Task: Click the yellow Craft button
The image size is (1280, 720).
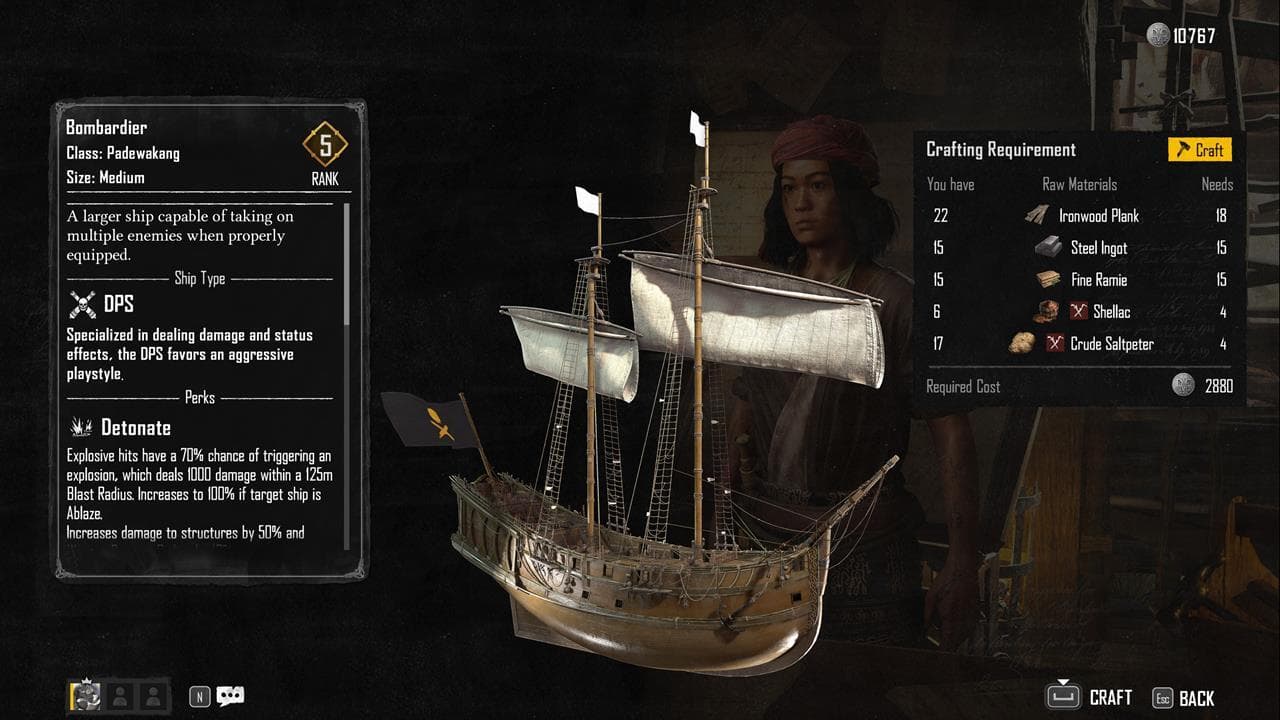Action: click(1200, 150)
